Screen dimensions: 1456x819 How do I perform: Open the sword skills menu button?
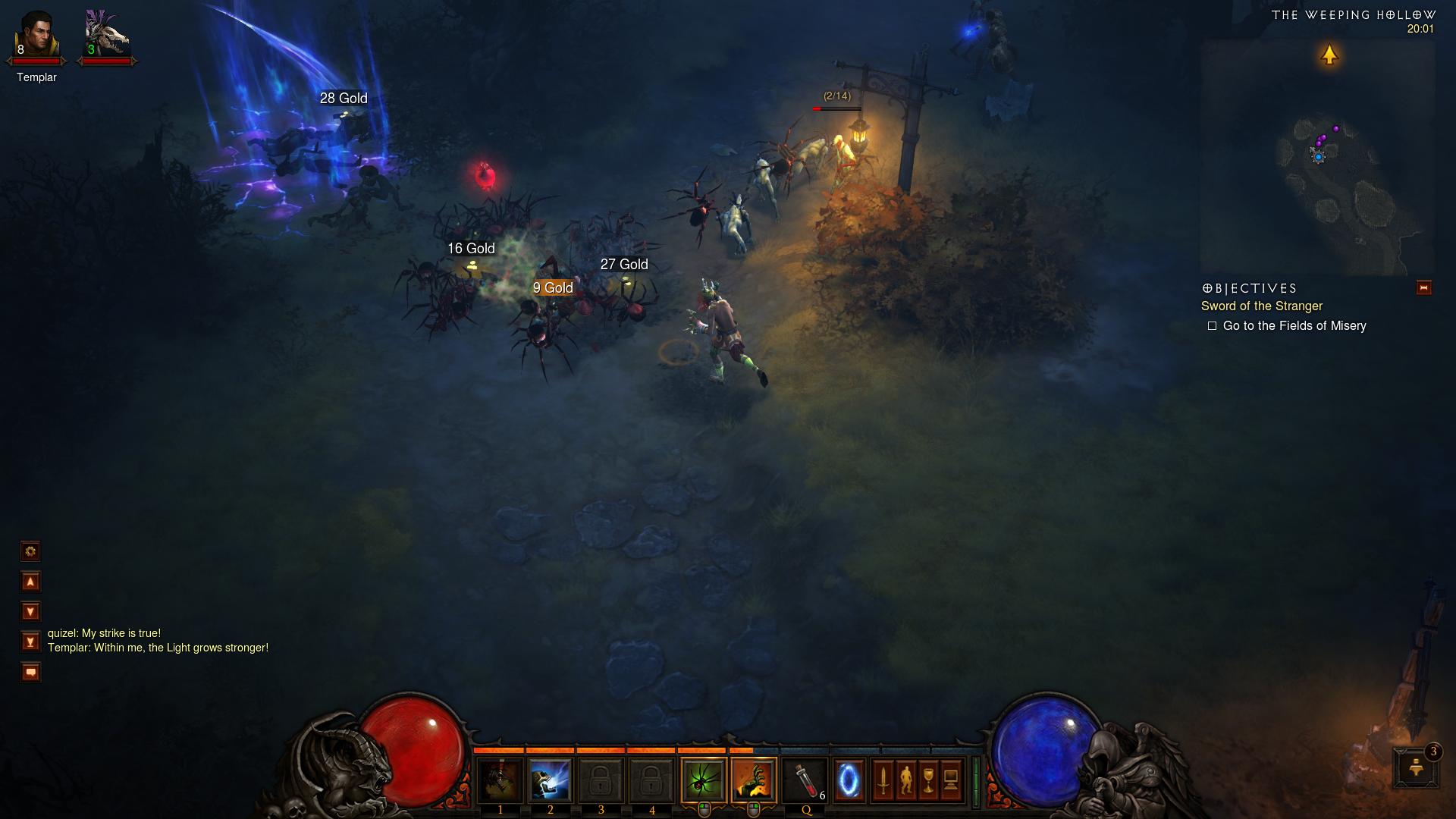pyautogui.click(x=883, y=780)
